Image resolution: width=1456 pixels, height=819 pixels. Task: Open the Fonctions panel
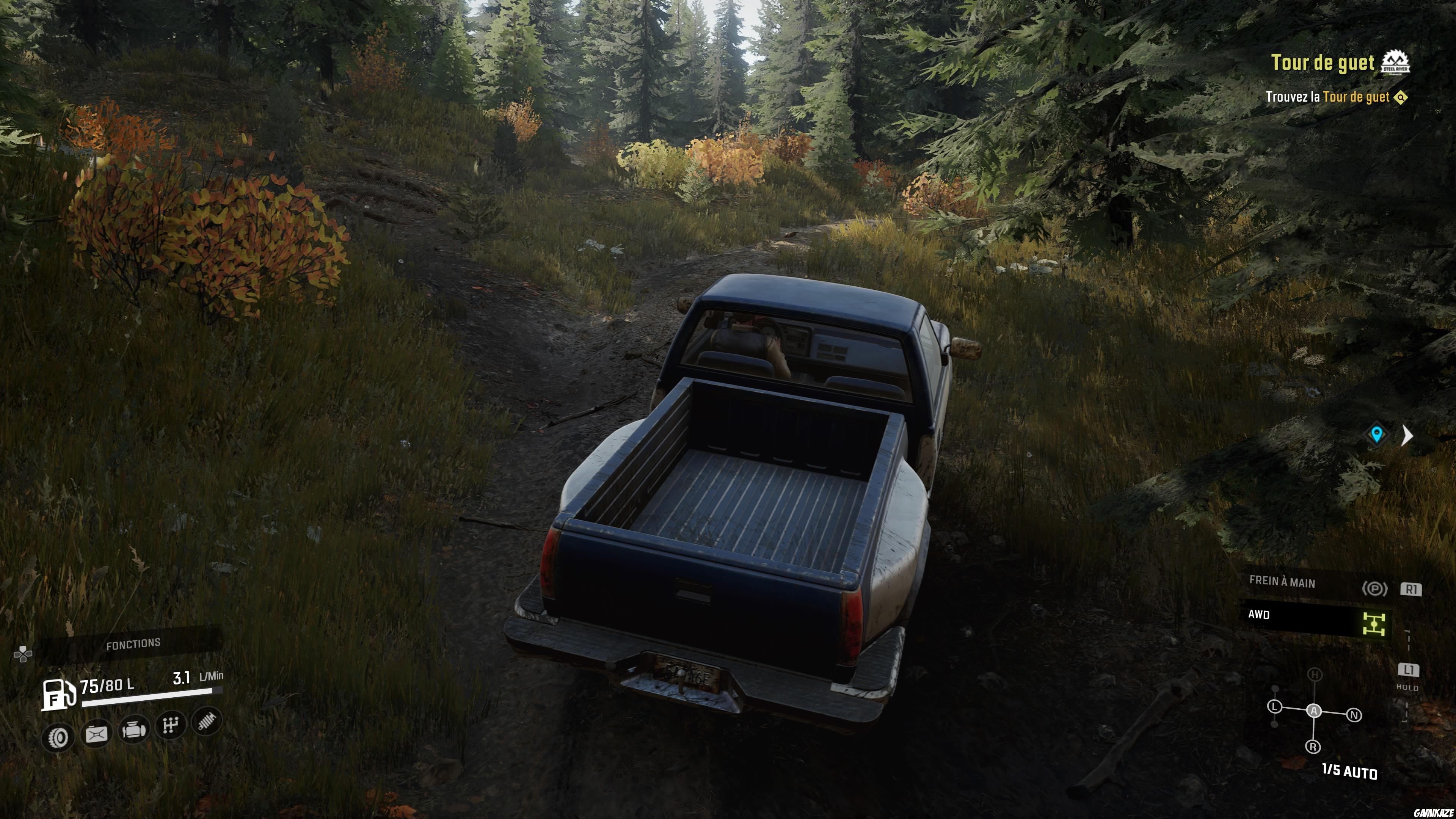[x=133, y=643]
